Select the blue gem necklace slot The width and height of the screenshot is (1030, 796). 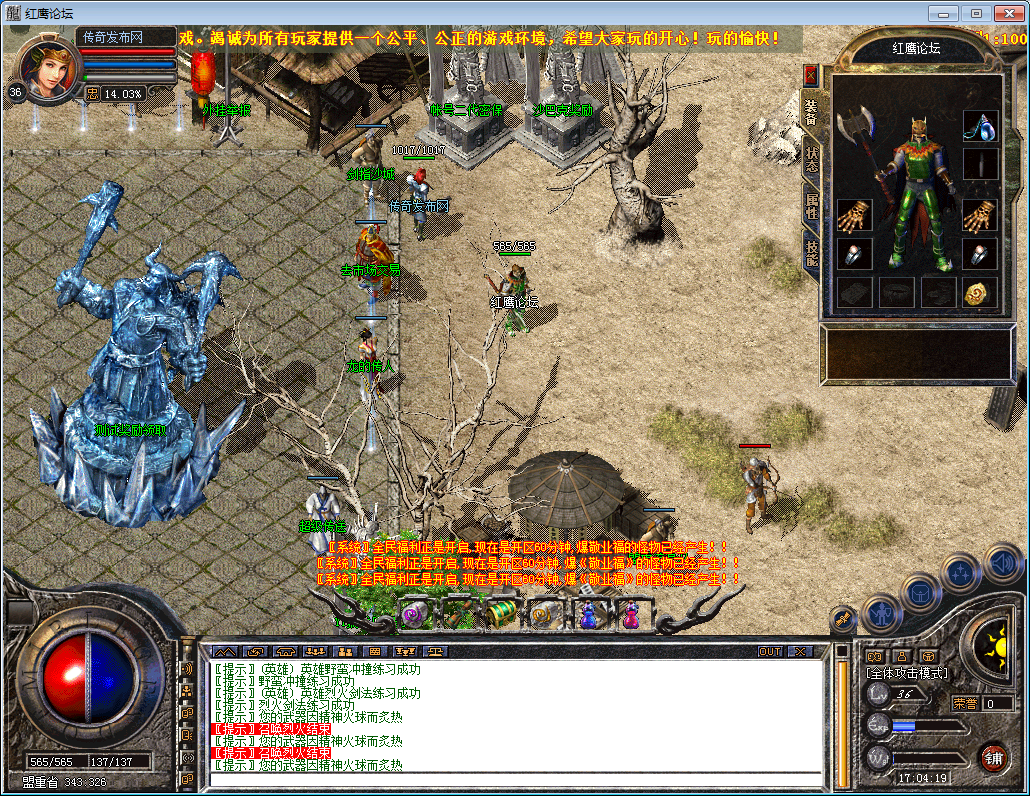point(980,125)
